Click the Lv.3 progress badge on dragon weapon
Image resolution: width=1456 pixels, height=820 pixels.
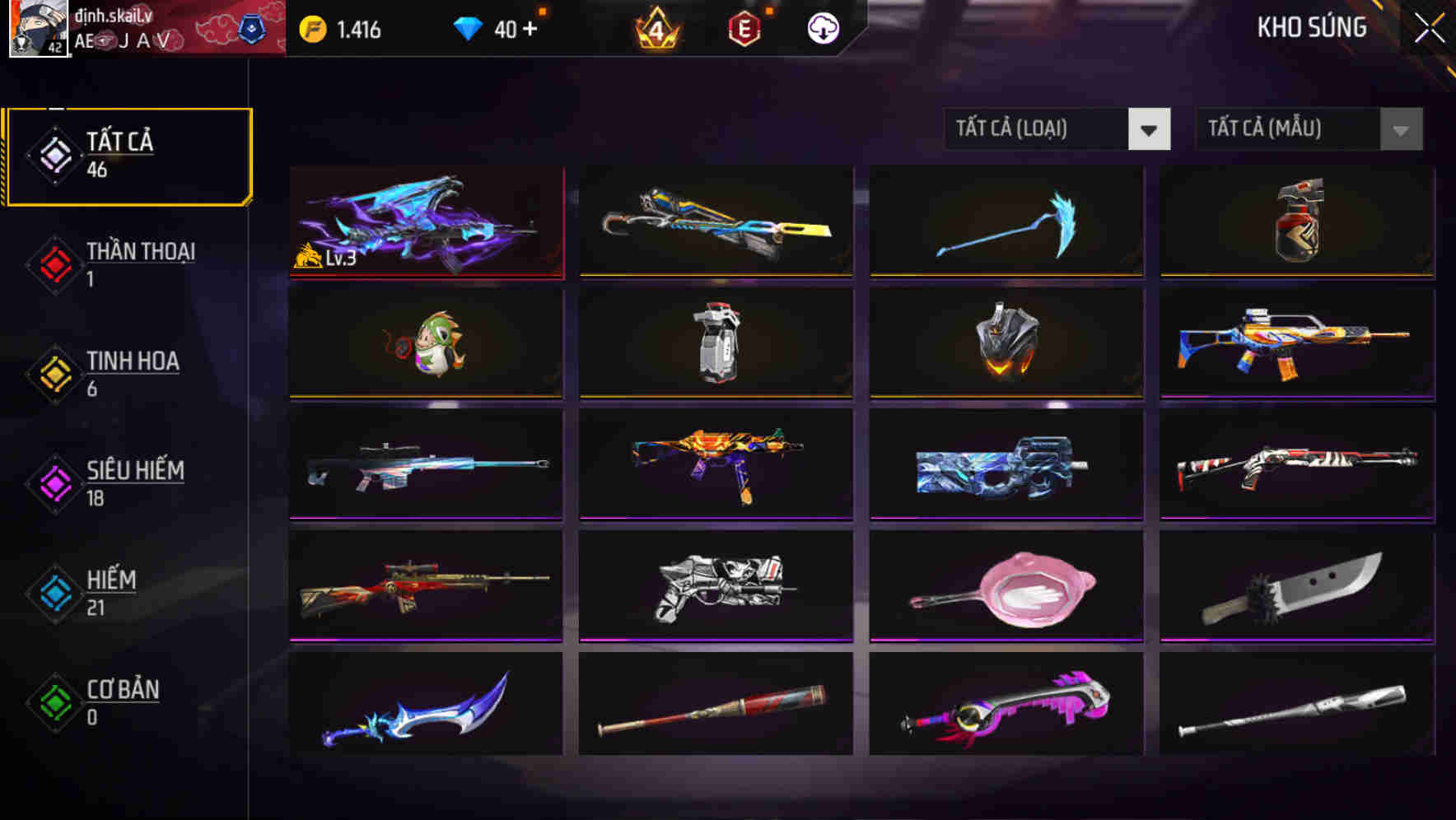(x=324, y=259)
